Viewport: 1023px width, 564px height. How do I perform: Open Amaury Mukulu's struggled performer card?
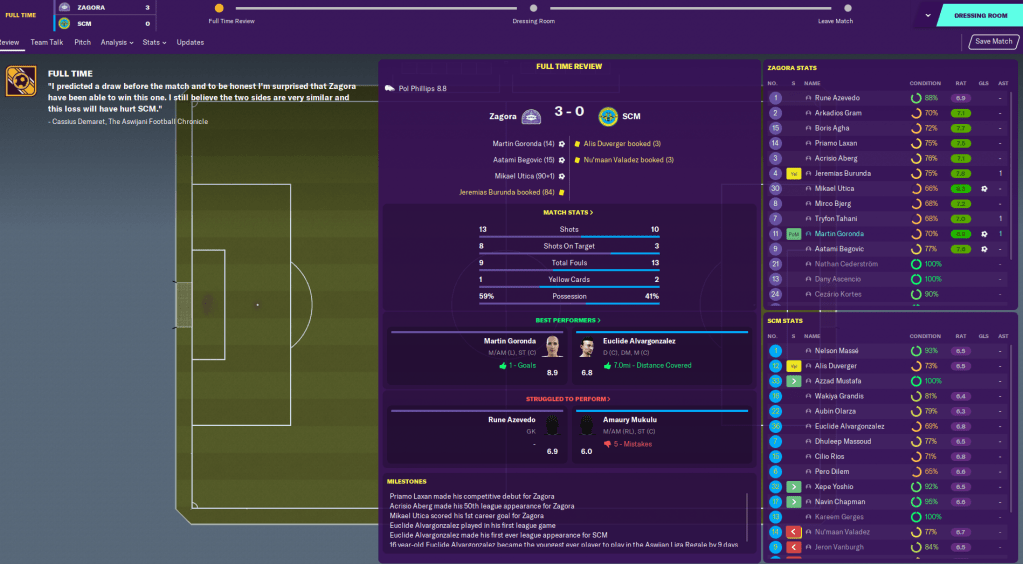661,437
